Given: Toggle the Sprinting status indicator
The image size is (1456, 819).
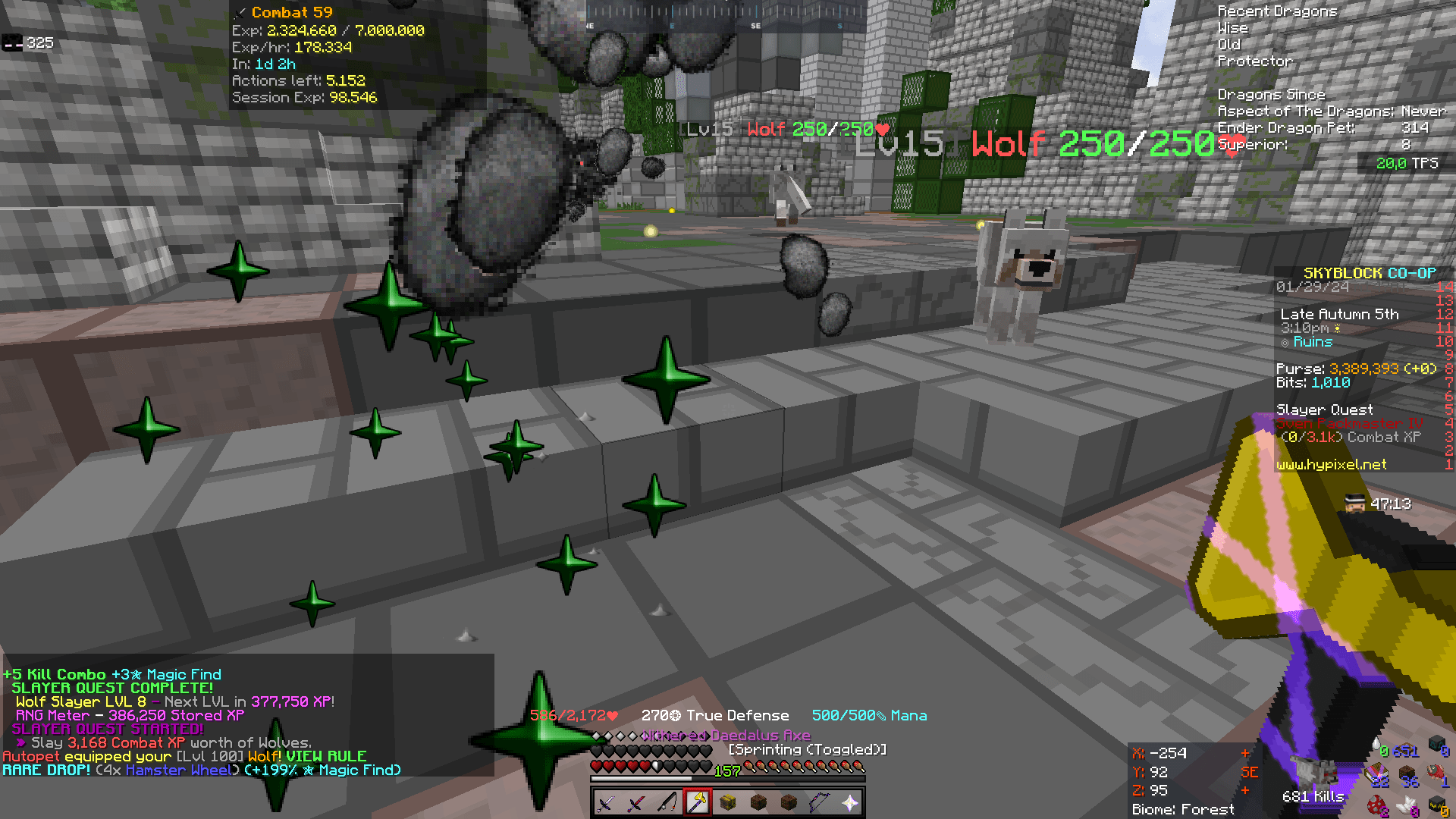Looking at the screenshot, I should pyautogui.click(x=806, y=748).
